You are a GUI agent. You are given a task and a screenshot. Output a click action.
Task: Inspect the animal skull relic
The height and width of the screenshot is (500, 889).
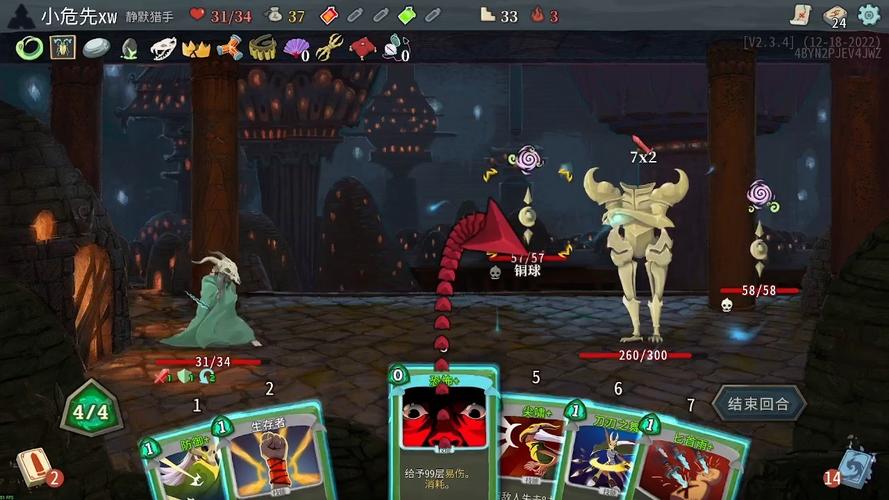click(x=162, y=47)
